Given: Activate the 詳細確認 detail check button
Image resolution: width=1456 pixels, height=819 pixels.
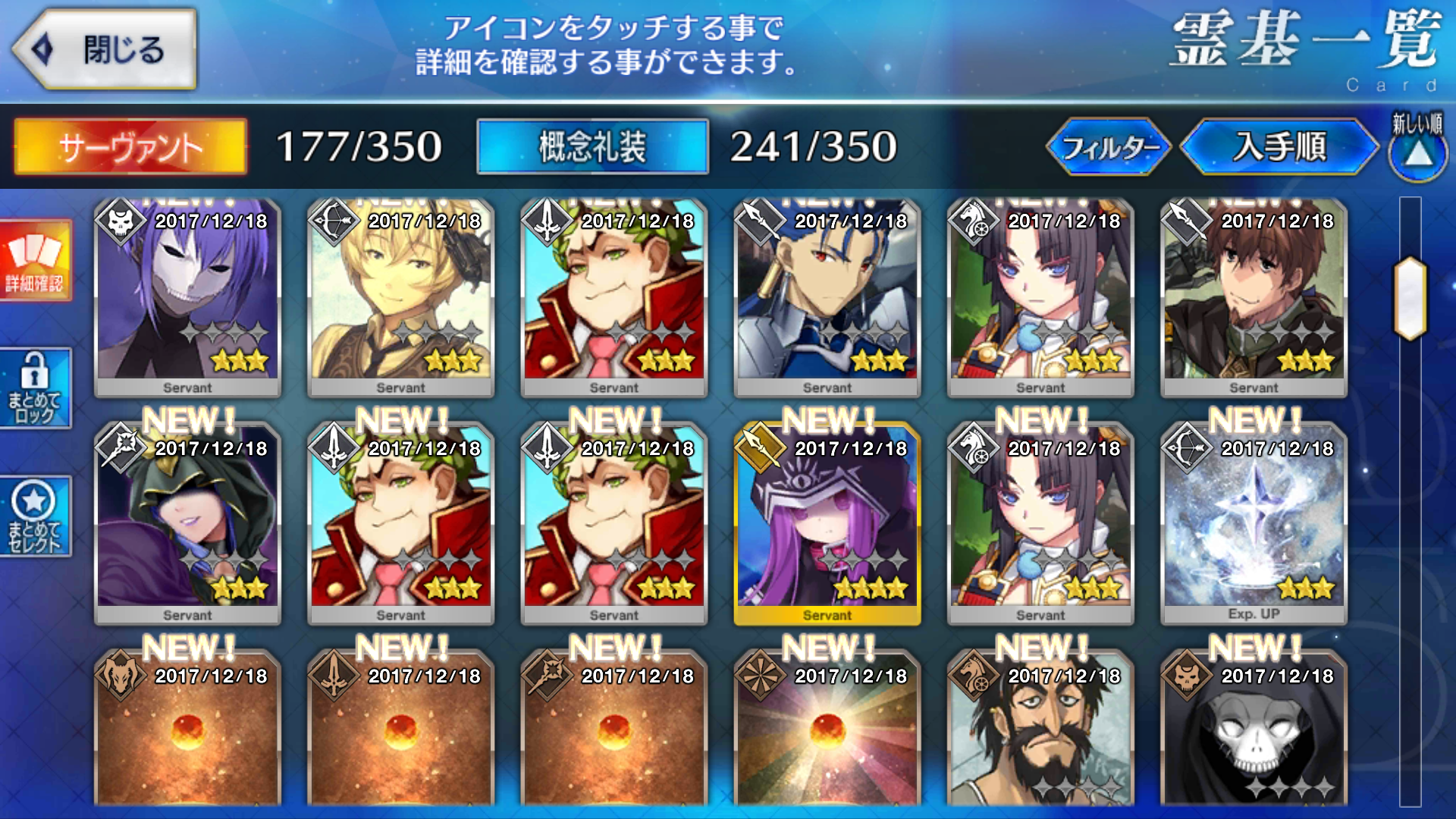Looking at the screenshot, I should [x=35, y=262].
